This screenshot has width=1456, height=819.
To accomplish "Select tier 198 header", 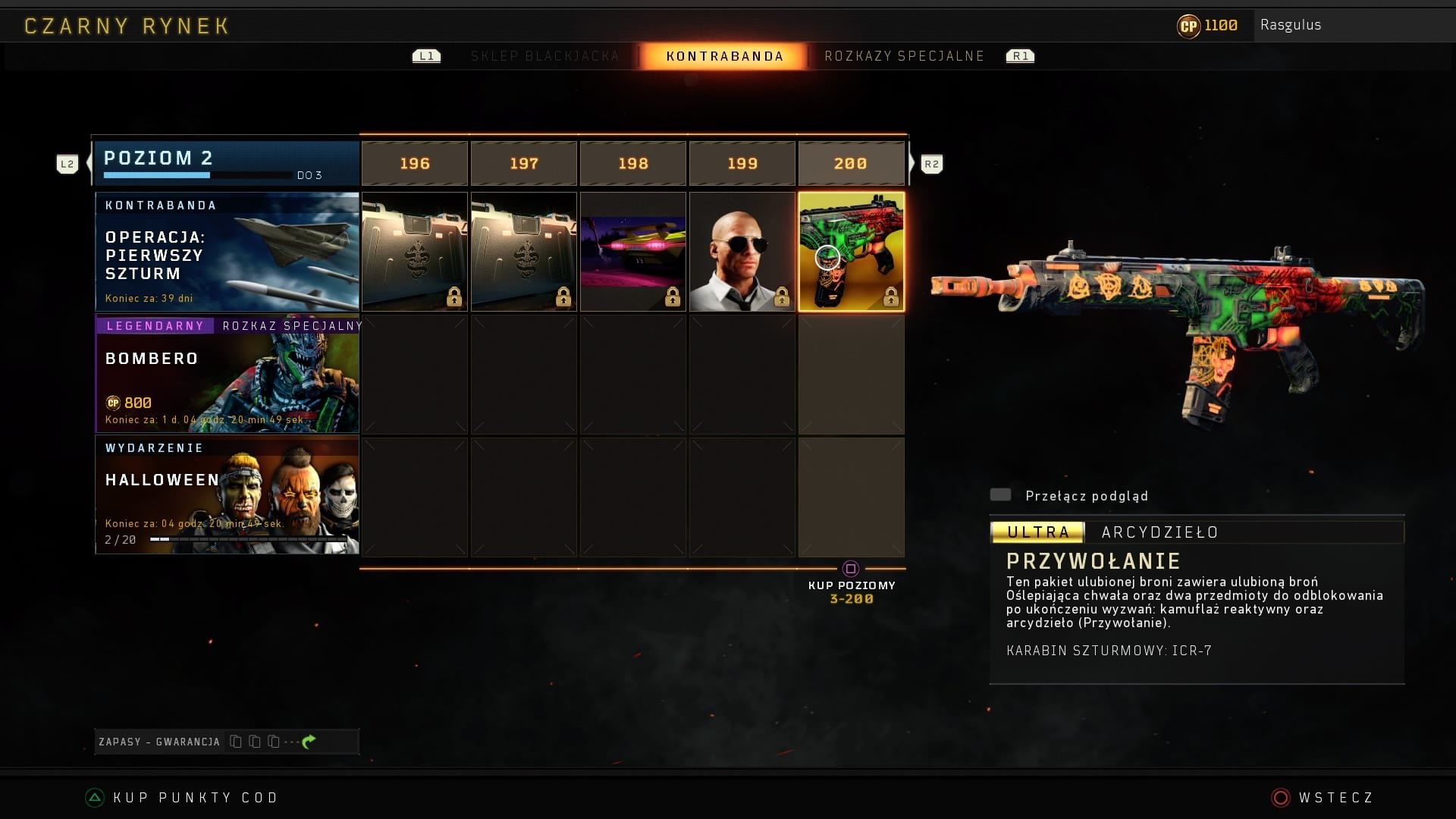I will pyautogui.click(x=633, y=164).
